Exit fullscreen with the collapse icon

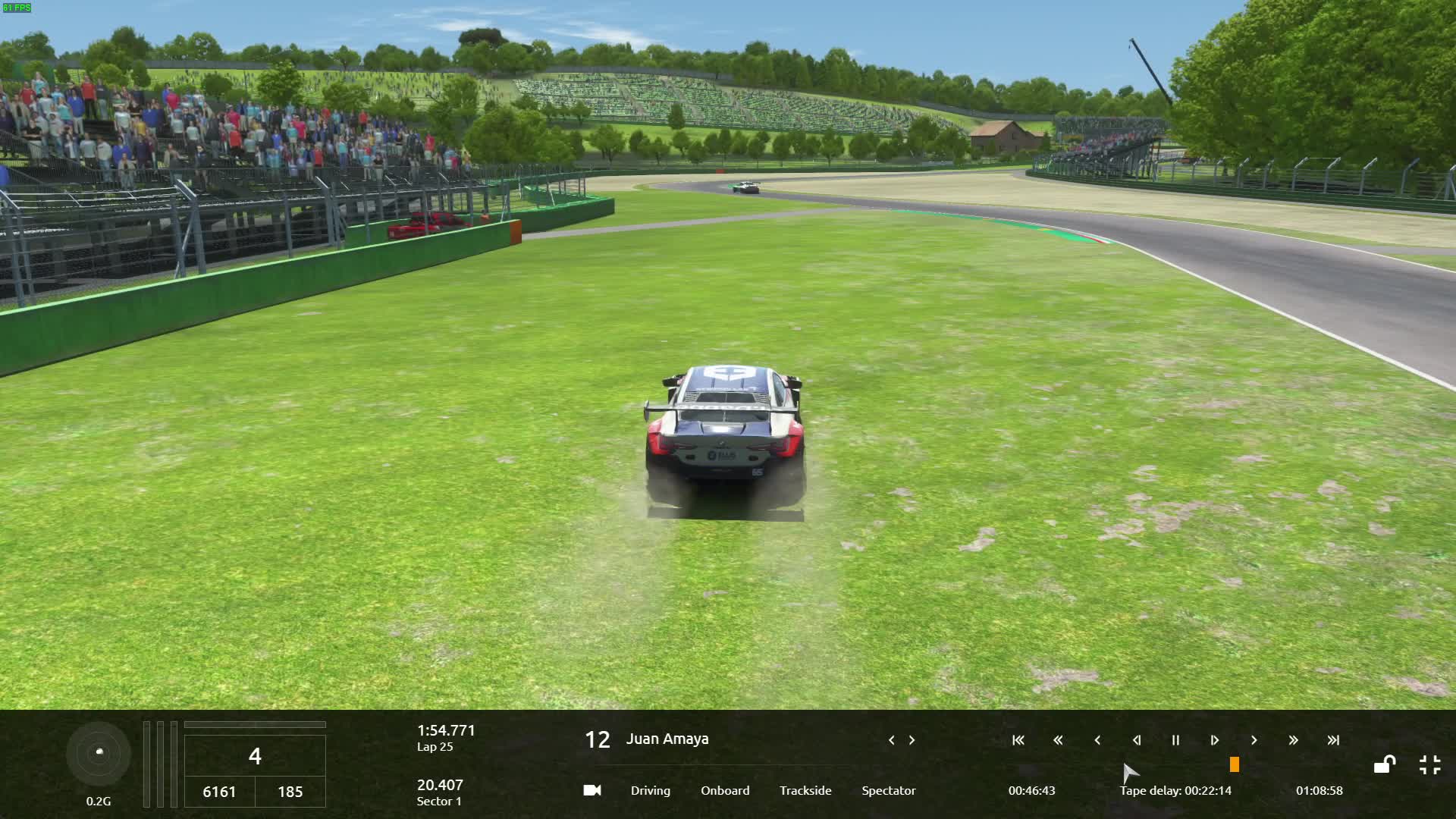[x=1429, y=764]
